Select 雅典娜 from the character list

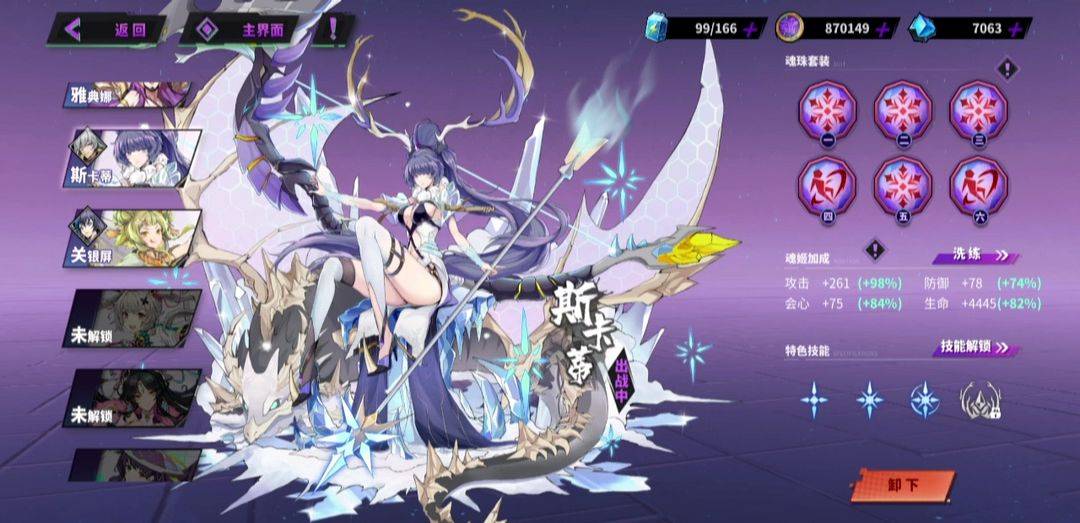pyautogui.click(x=128, y=95)
